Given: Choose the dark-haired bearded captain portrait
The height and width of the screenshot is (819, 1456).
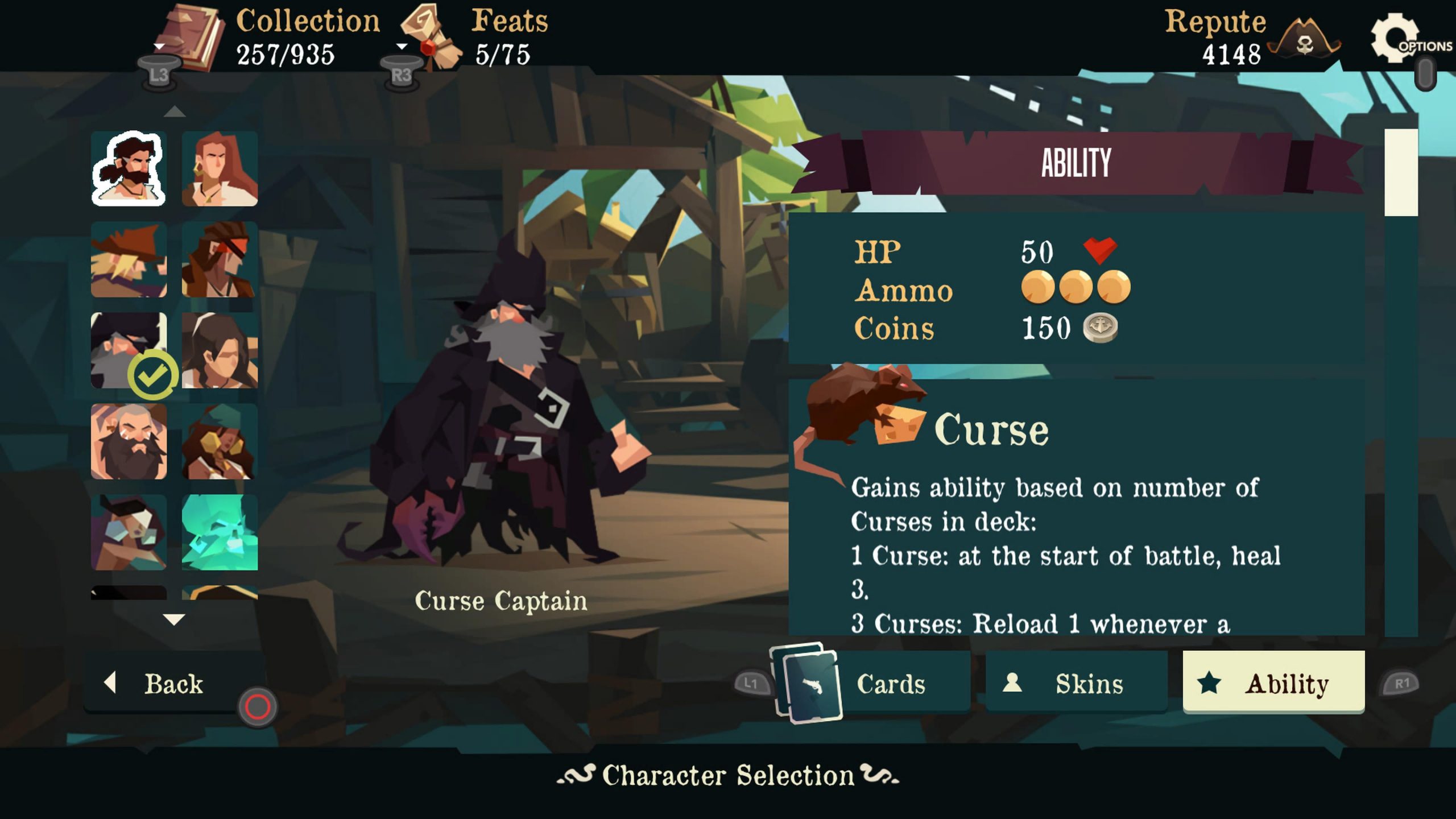Looking at the screenshot, I should coord(129,169).
